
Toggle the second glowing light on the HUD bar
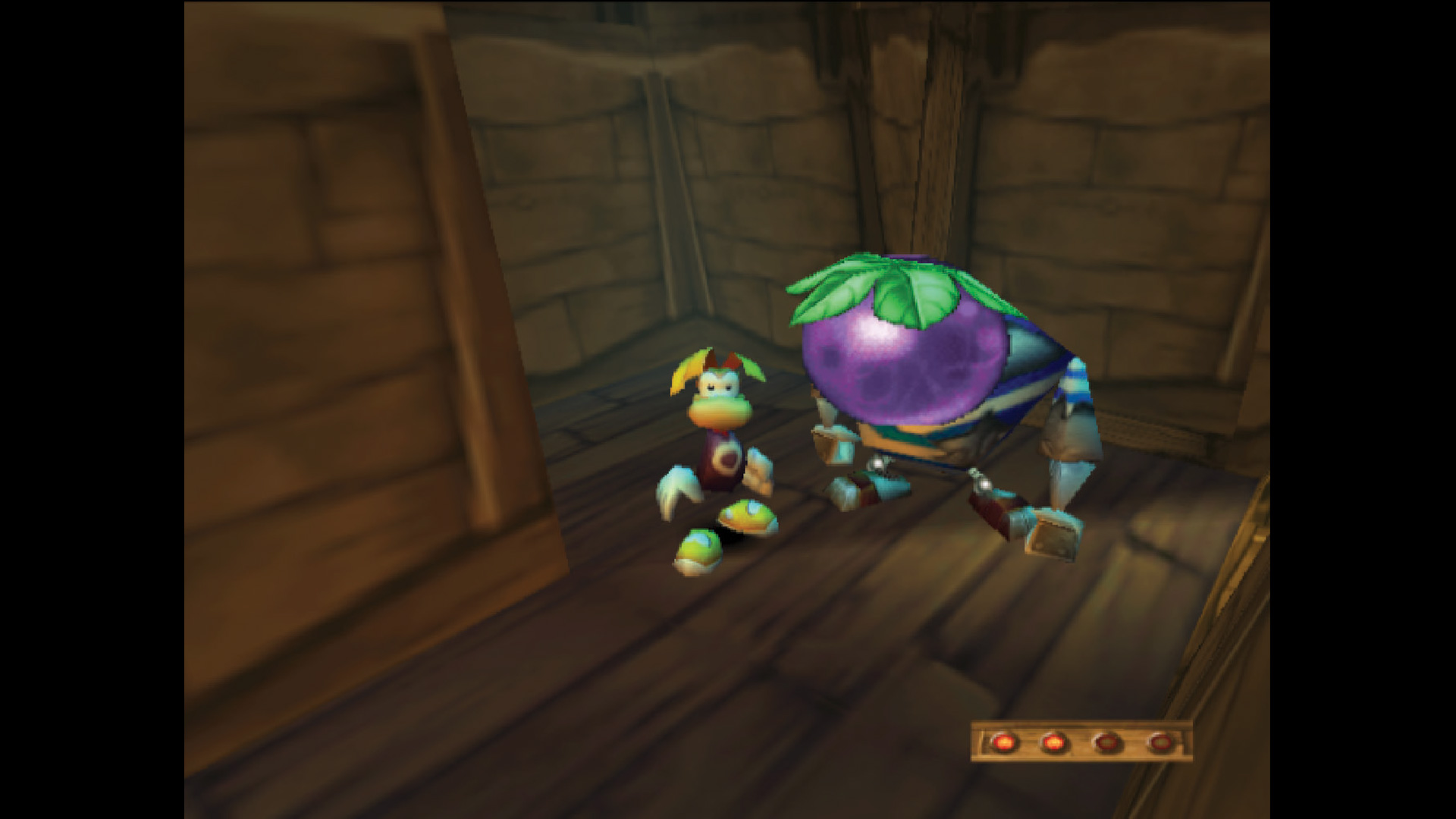click(x=1054, y=742)
